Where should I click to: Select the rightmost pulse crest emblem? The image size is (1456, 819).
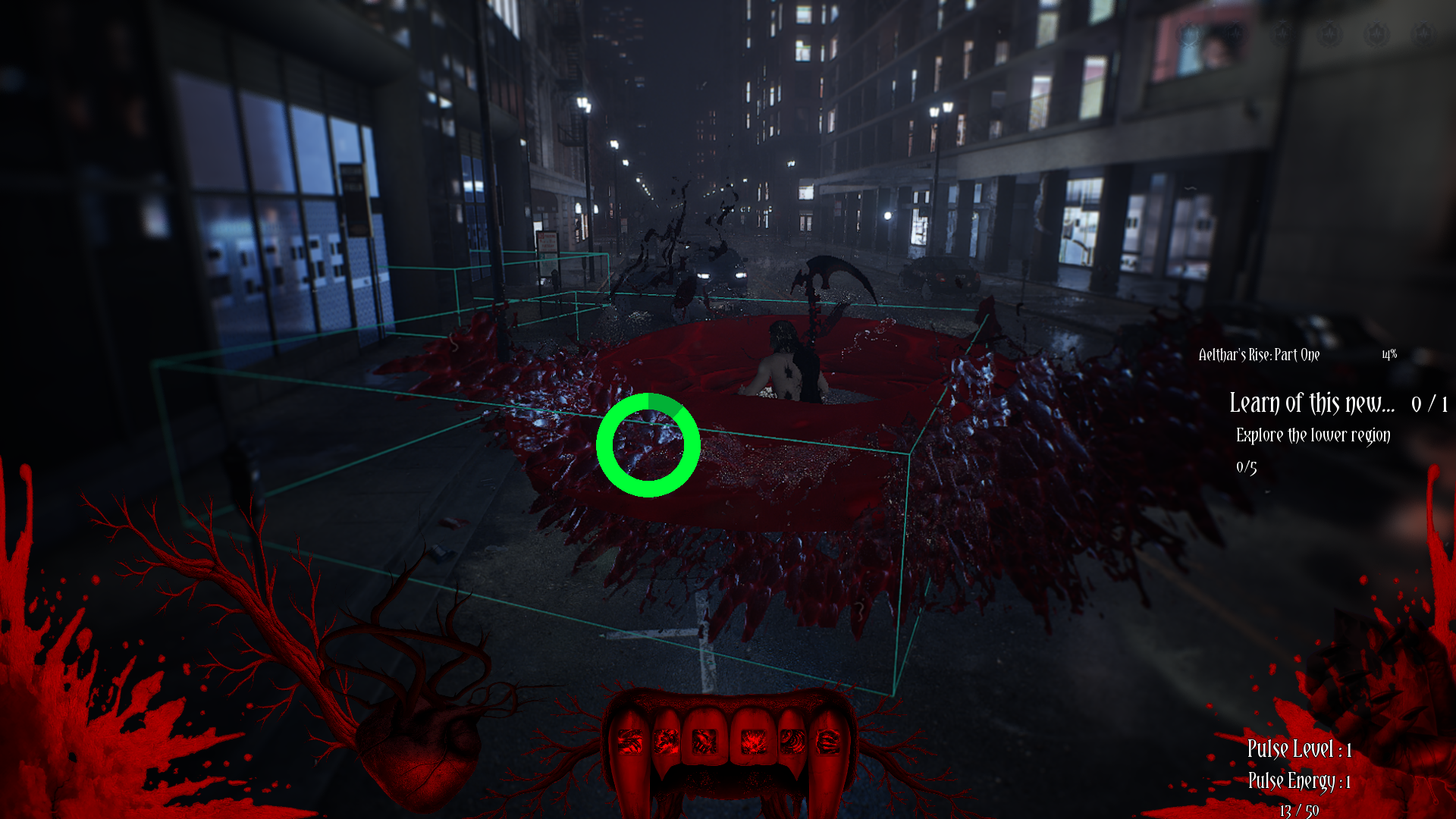[1422, 34]
